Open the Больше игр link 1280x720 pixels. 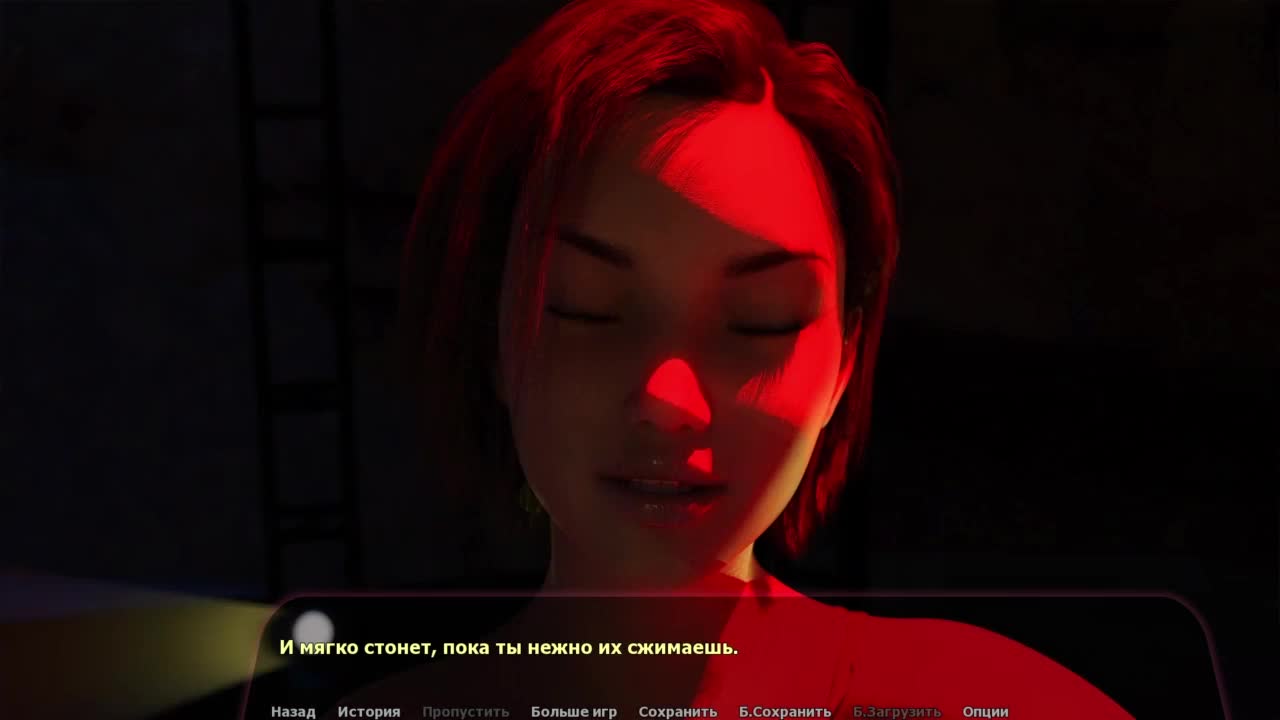(573, 712)
